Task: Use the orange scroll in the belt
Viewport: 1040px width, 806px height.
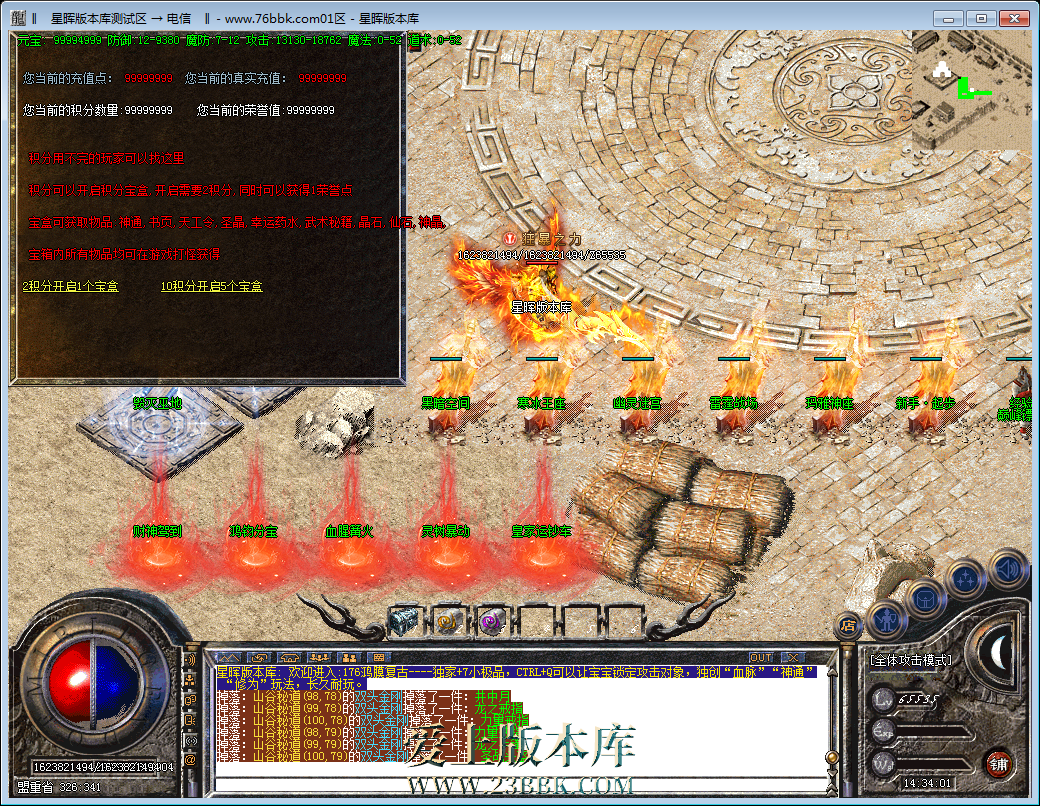Action: pyautogui.click(x=447, y=621)
